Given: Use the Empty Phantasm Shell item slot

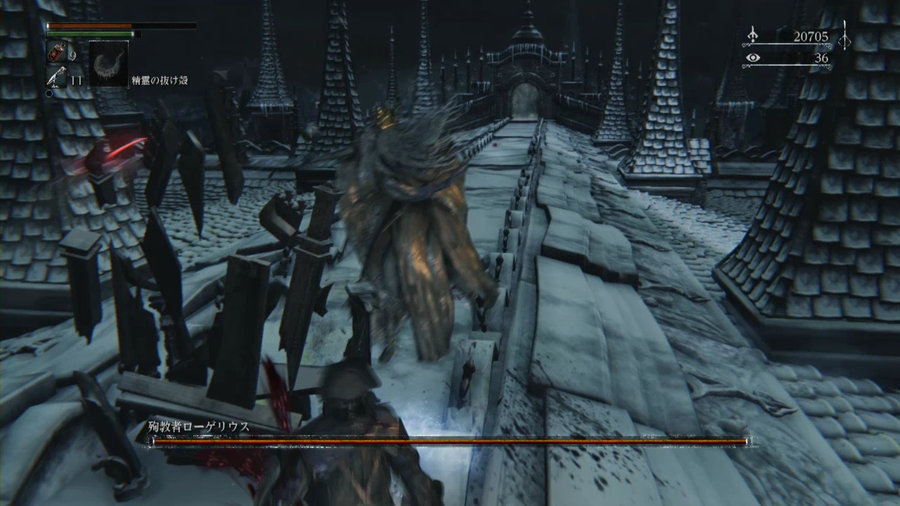Looking at the screenshot, I should (x=107, y=63).
